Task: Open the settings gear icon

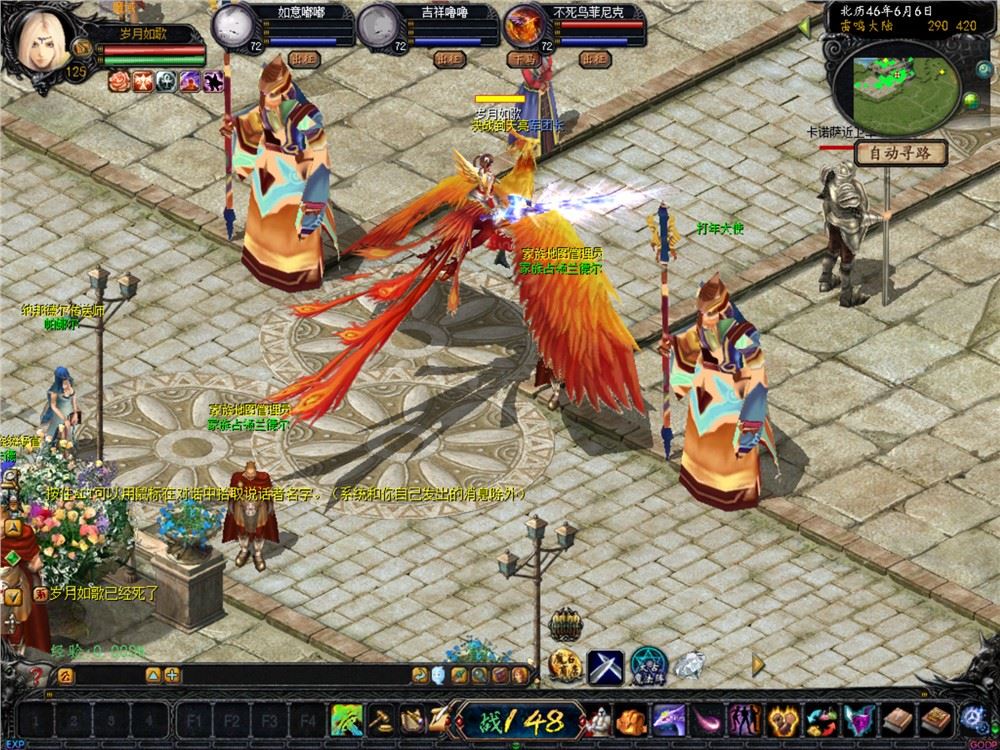Action: click(973, 719)
